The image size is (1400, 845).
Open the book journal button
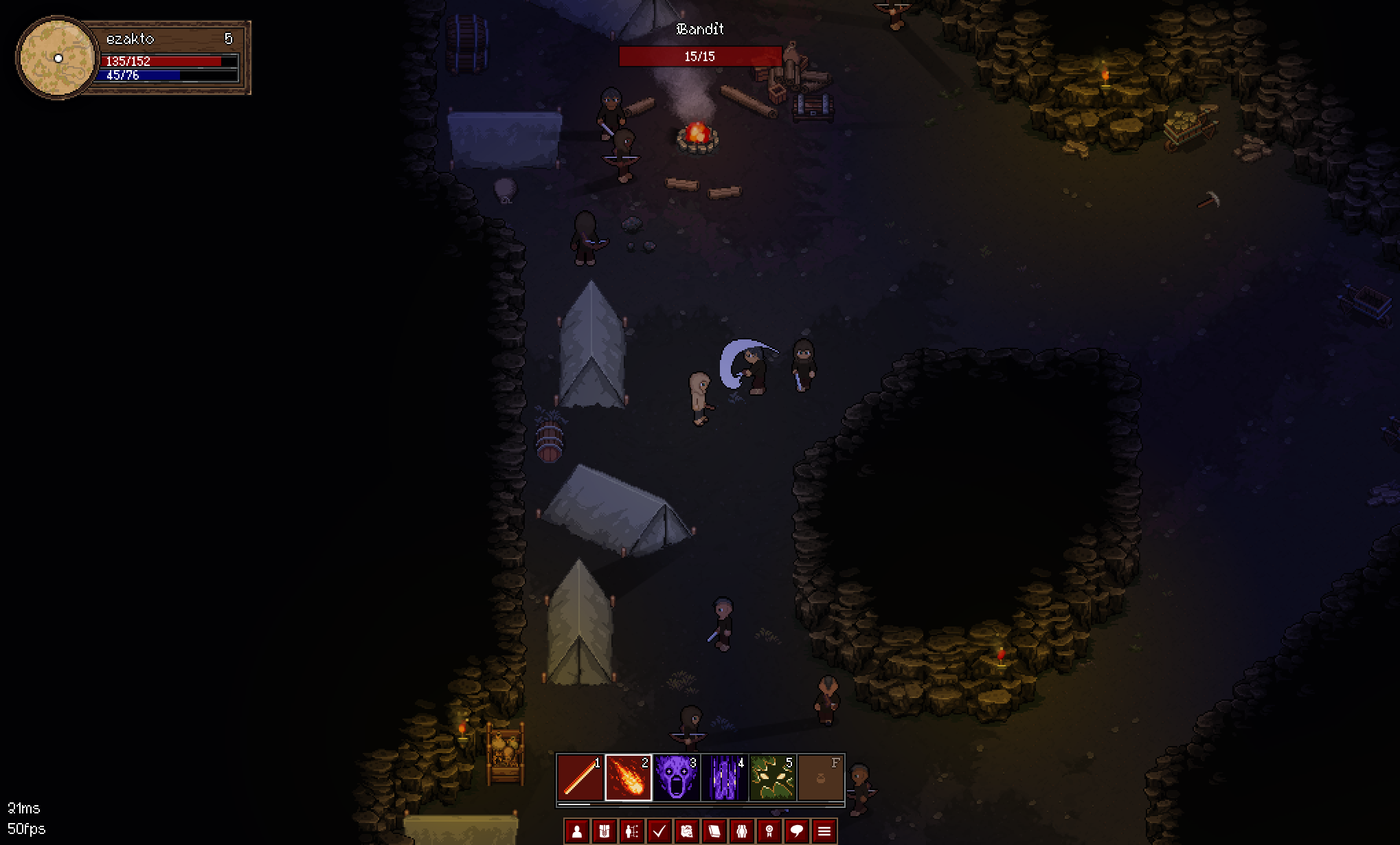click(714, 831)
